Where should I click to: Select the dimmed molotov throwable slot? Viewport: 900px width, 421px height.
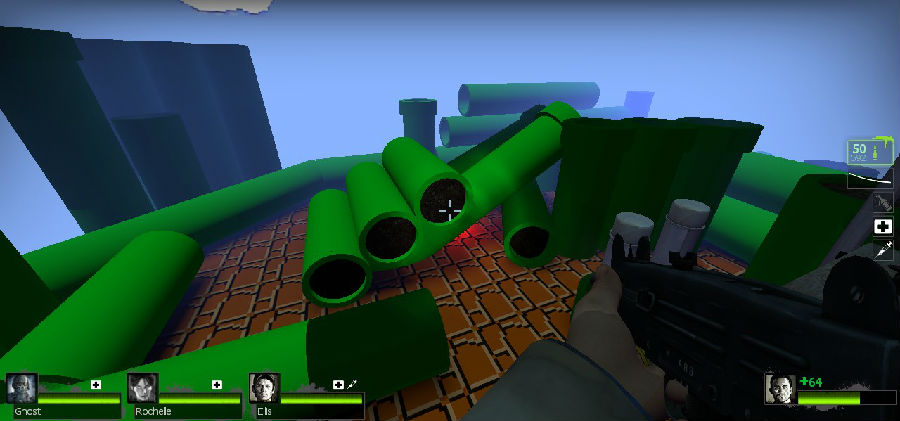coord(882,203)
